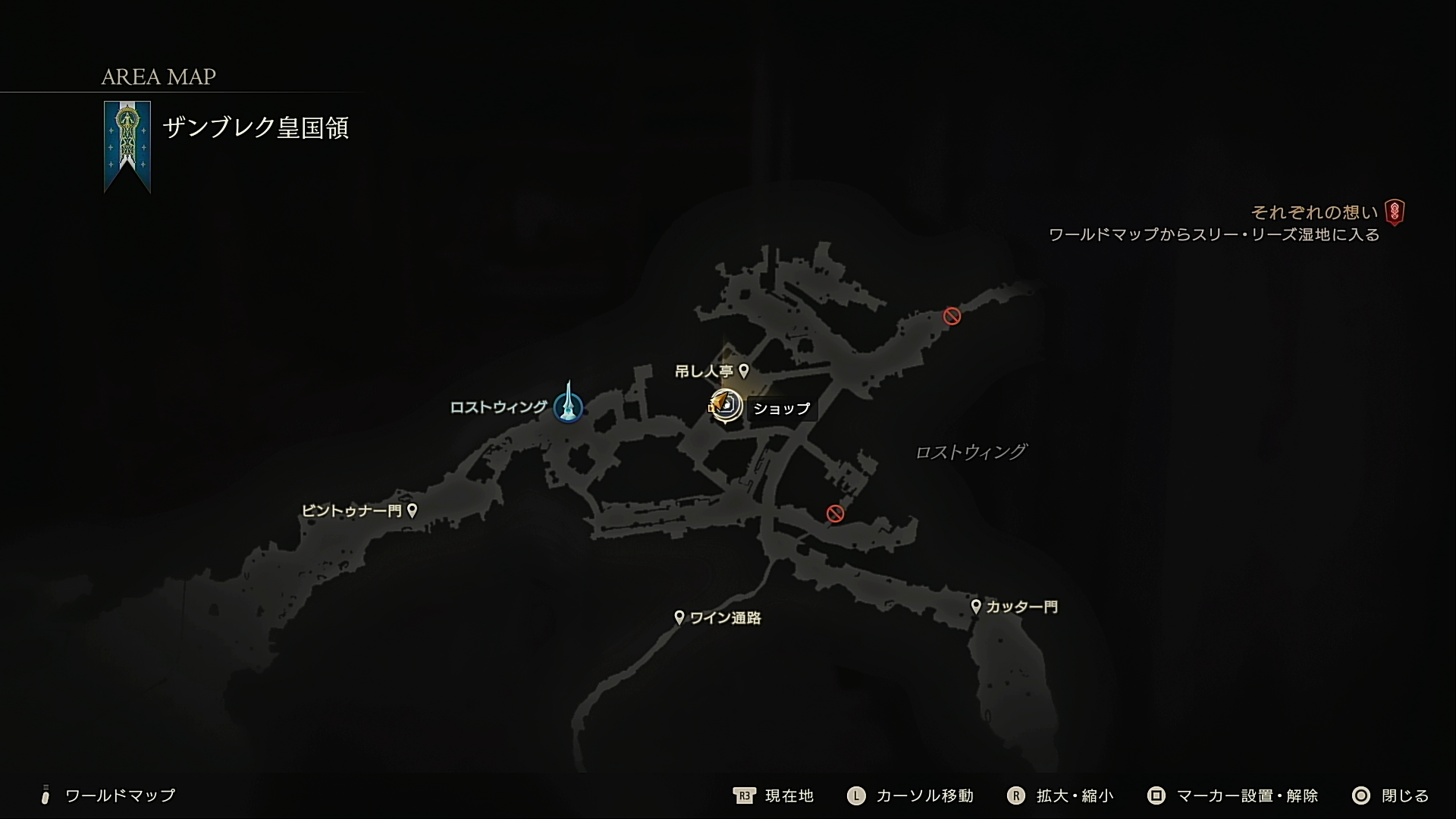1456x819 pixels.
Task: Click the ザンブレク皇国領 faction banner emblem
Action: pos(127,144)
